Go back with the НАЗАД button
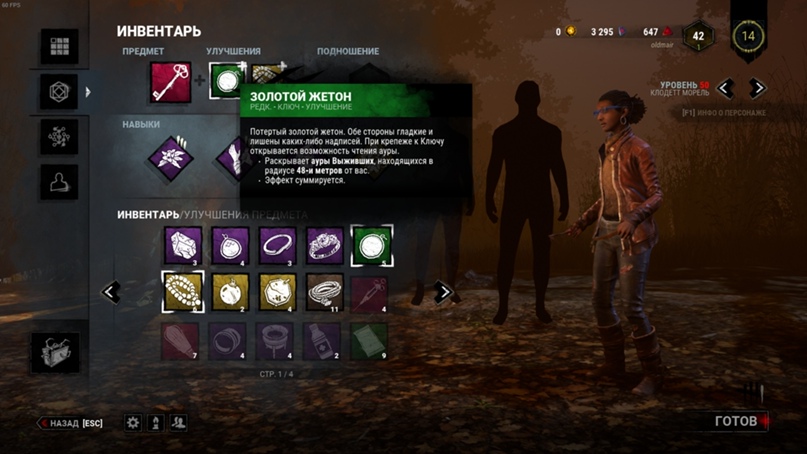The width and height of the screenshot is (807, 454). coord(72,423)
